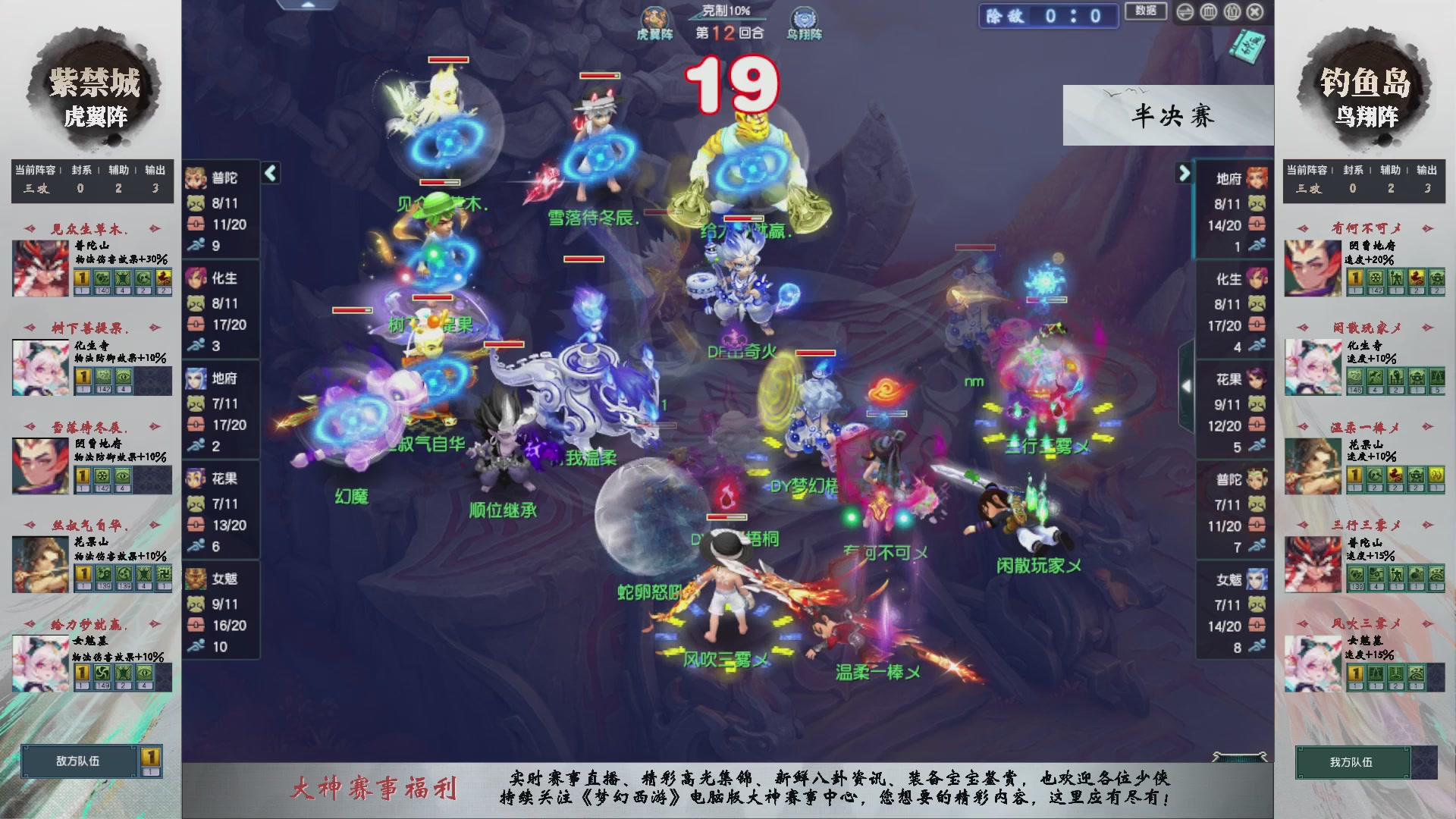Toggle the arrow circle icon in top-right toolbar
The width and height of the screenshot is (1456, 819).
coord(1185,13)
